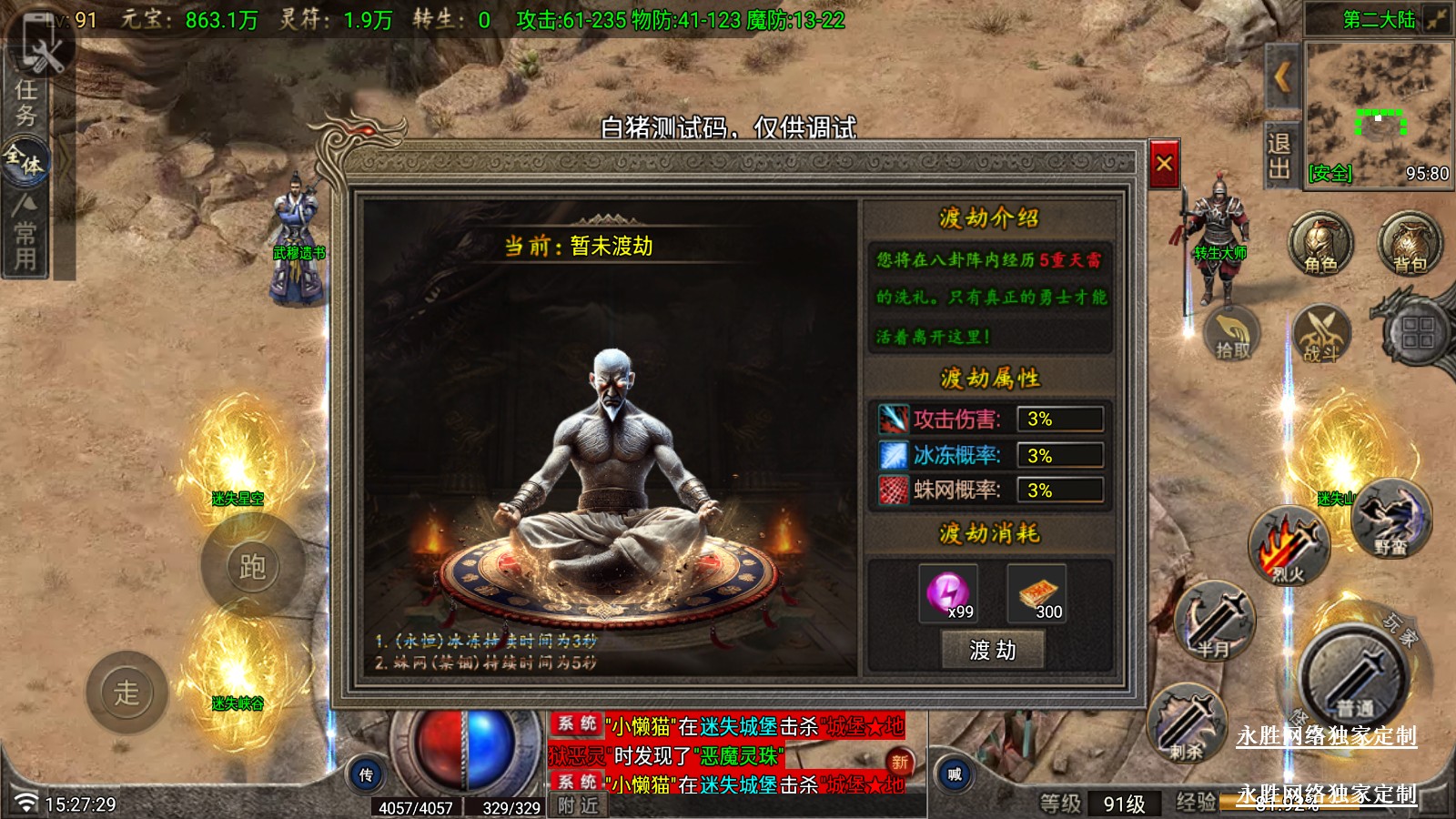Open the 背包 bag

[x=1409, y=244]
